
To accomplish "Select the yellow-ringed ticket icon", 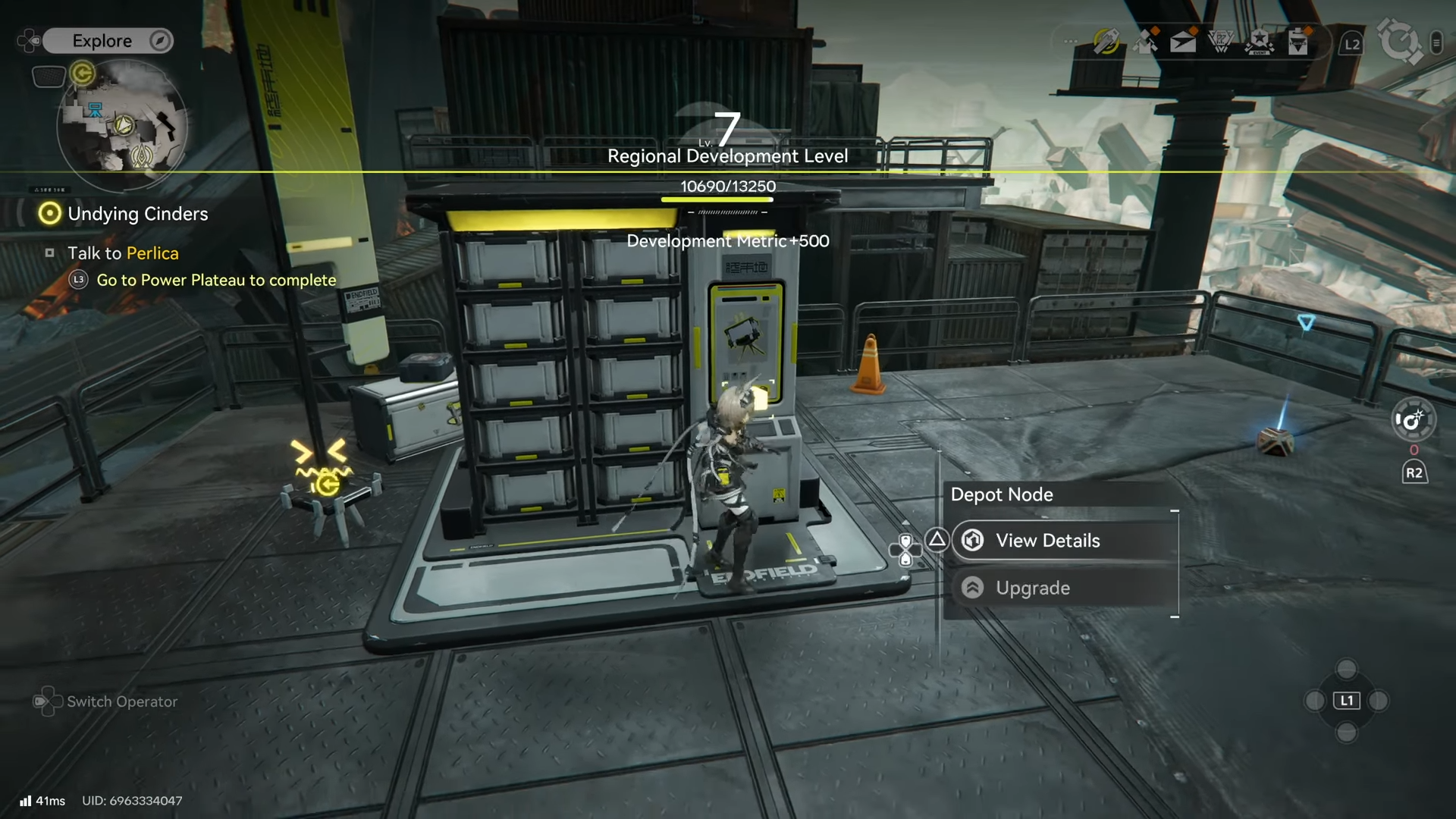I will 1106,42.
